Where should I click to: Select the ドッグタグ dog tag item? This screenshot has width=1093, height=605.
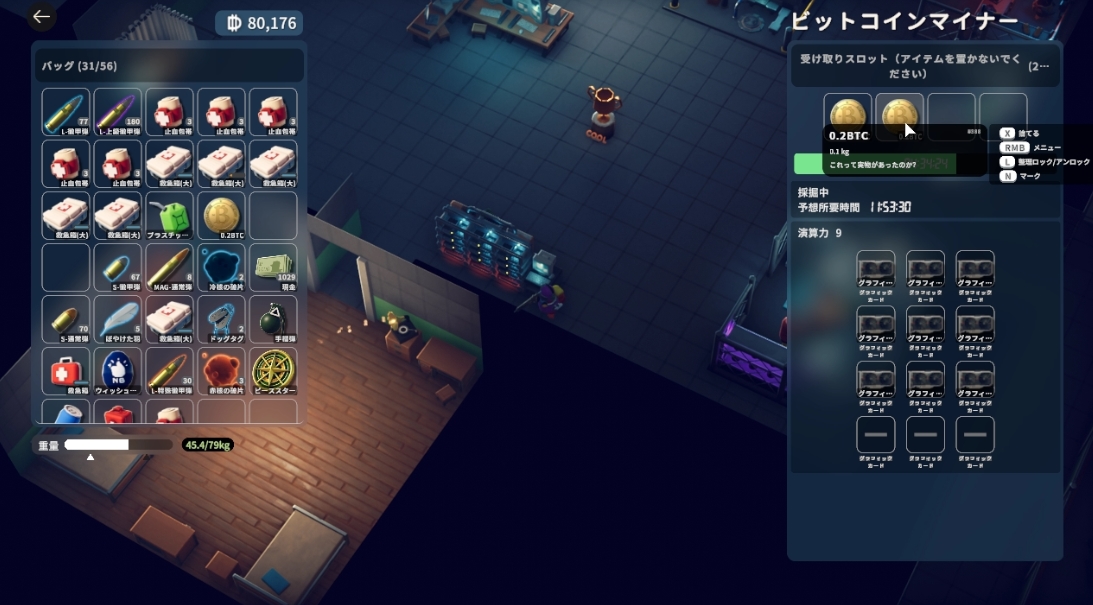222,319
